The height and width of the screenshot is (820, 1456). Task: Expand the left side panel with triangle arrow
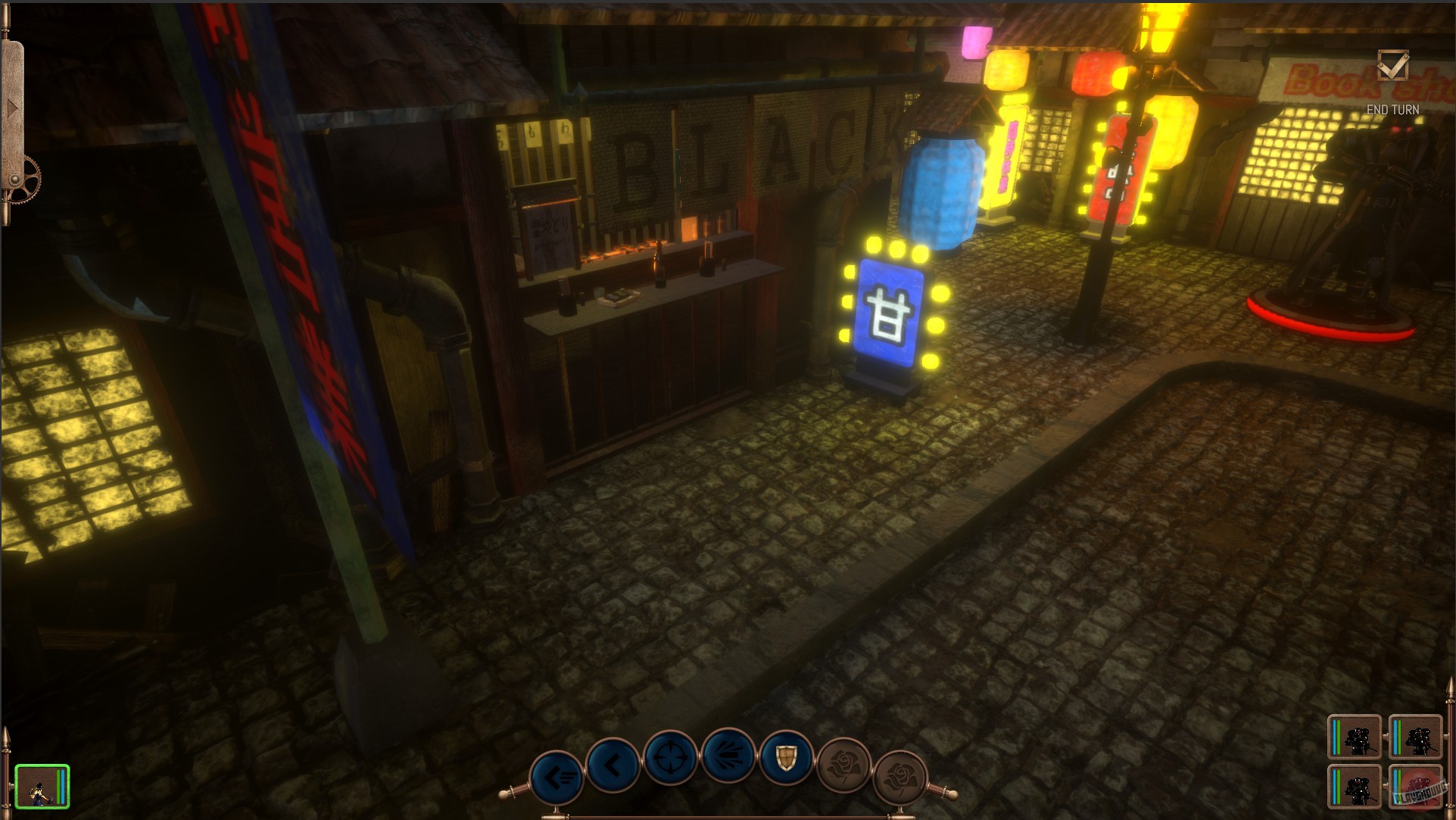14,106
